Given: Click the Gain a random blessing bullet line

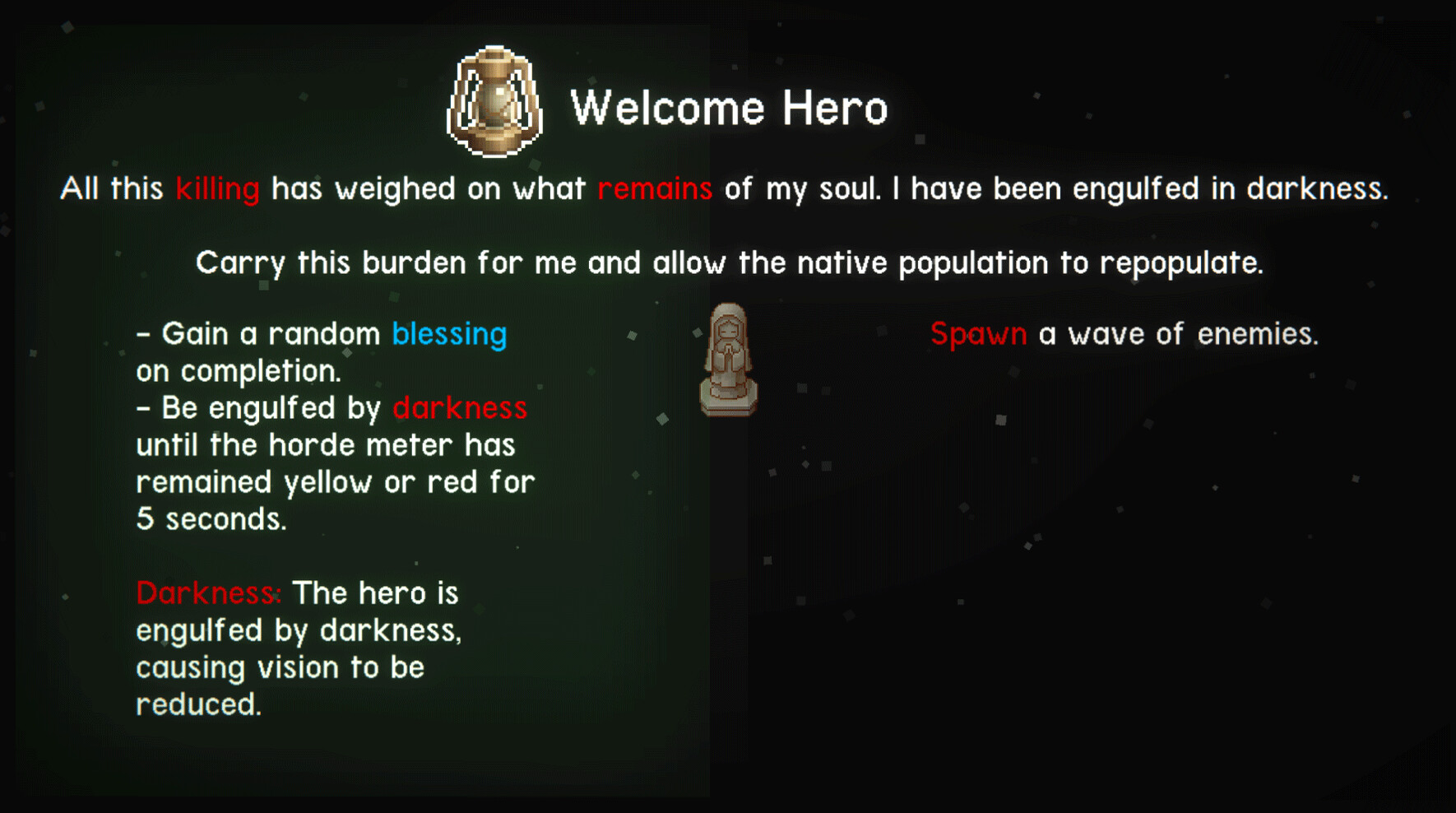Looking at the screenshot, I should [322, 334].
